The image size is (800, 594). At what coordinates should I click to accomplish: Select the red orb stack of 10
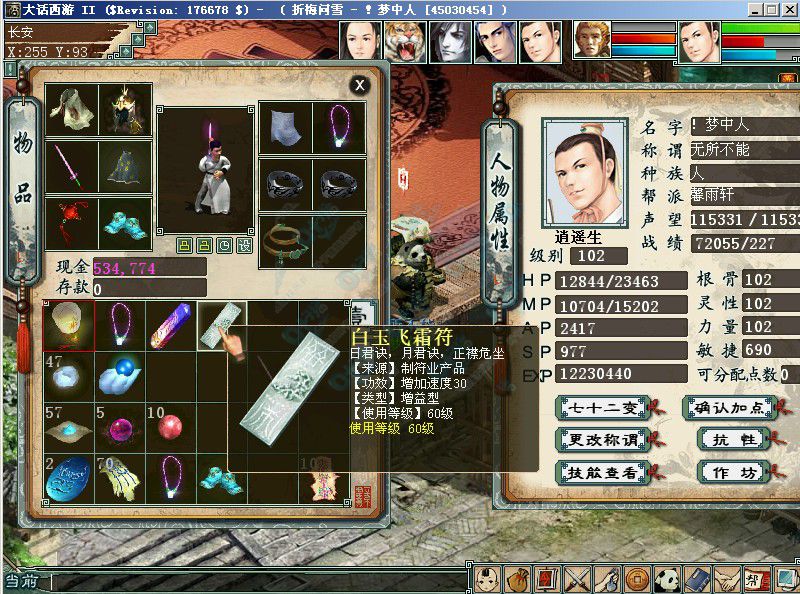tap(171, 427)
